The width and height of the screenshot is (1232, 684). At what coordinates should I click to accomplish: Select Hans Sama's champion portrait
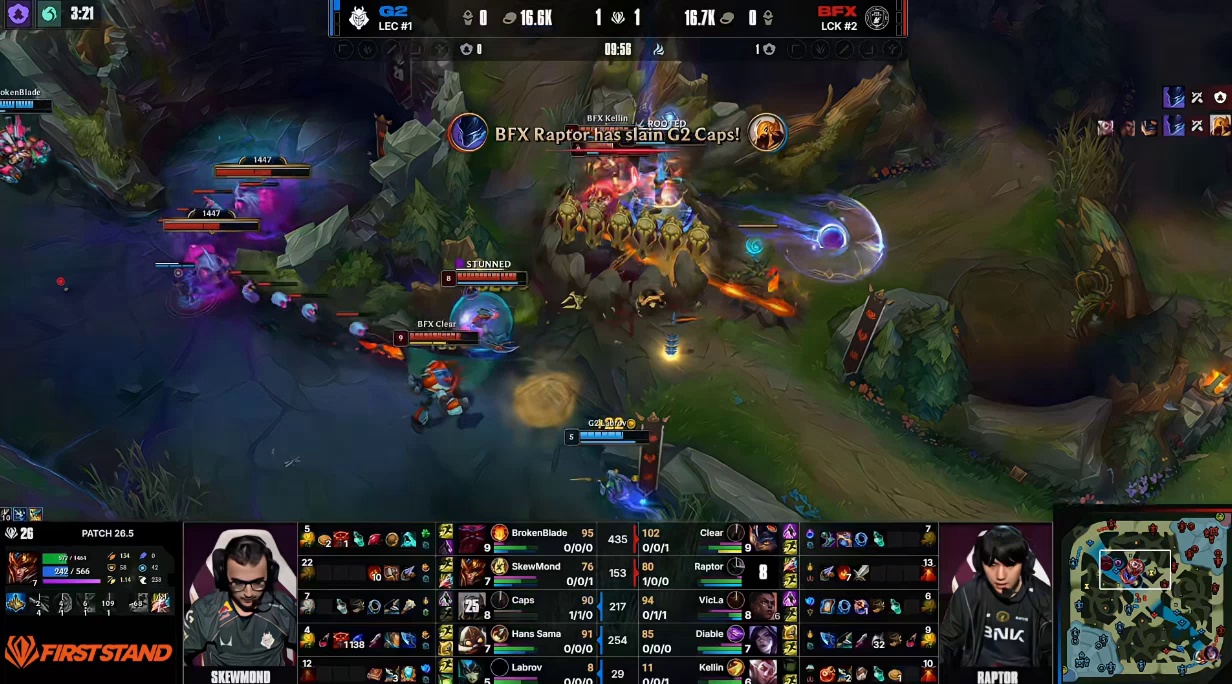pyautogui.click(x=473, y=639)
